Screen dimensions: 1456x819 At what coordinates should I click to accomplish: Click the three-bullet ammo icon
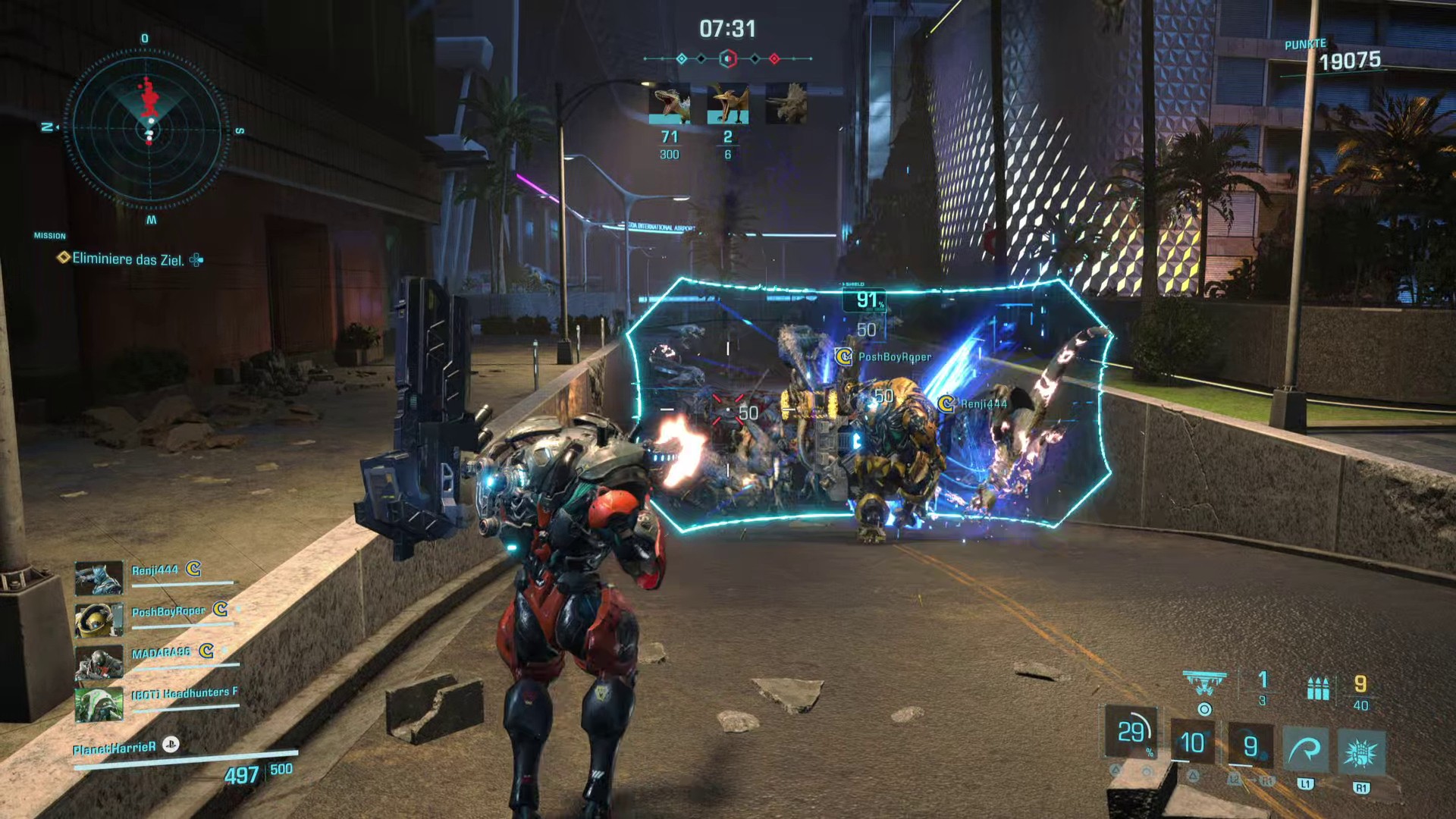1318,688
